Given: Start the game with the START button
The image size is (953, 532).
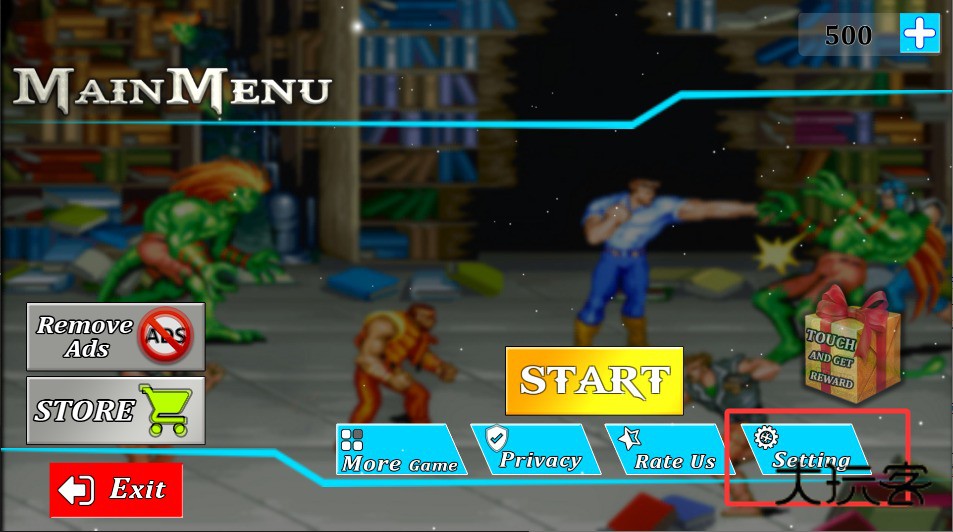Looking at the screenshot, I should 594,380.
